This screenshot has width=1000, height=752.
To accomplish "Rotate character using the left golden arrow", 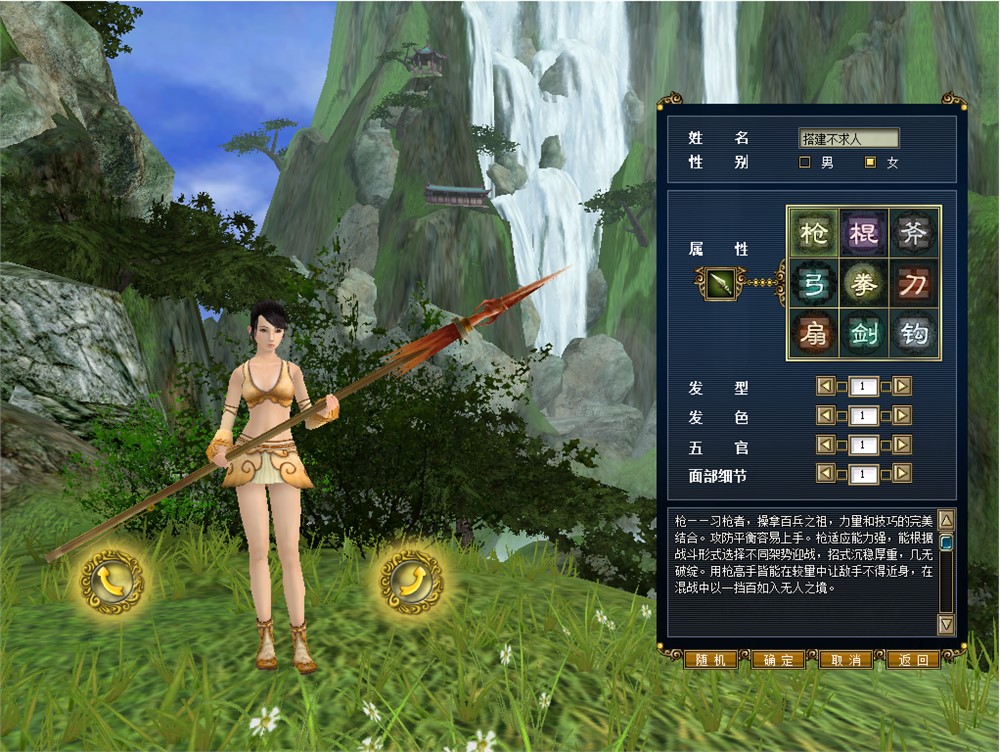I will (x=111, y=582).
